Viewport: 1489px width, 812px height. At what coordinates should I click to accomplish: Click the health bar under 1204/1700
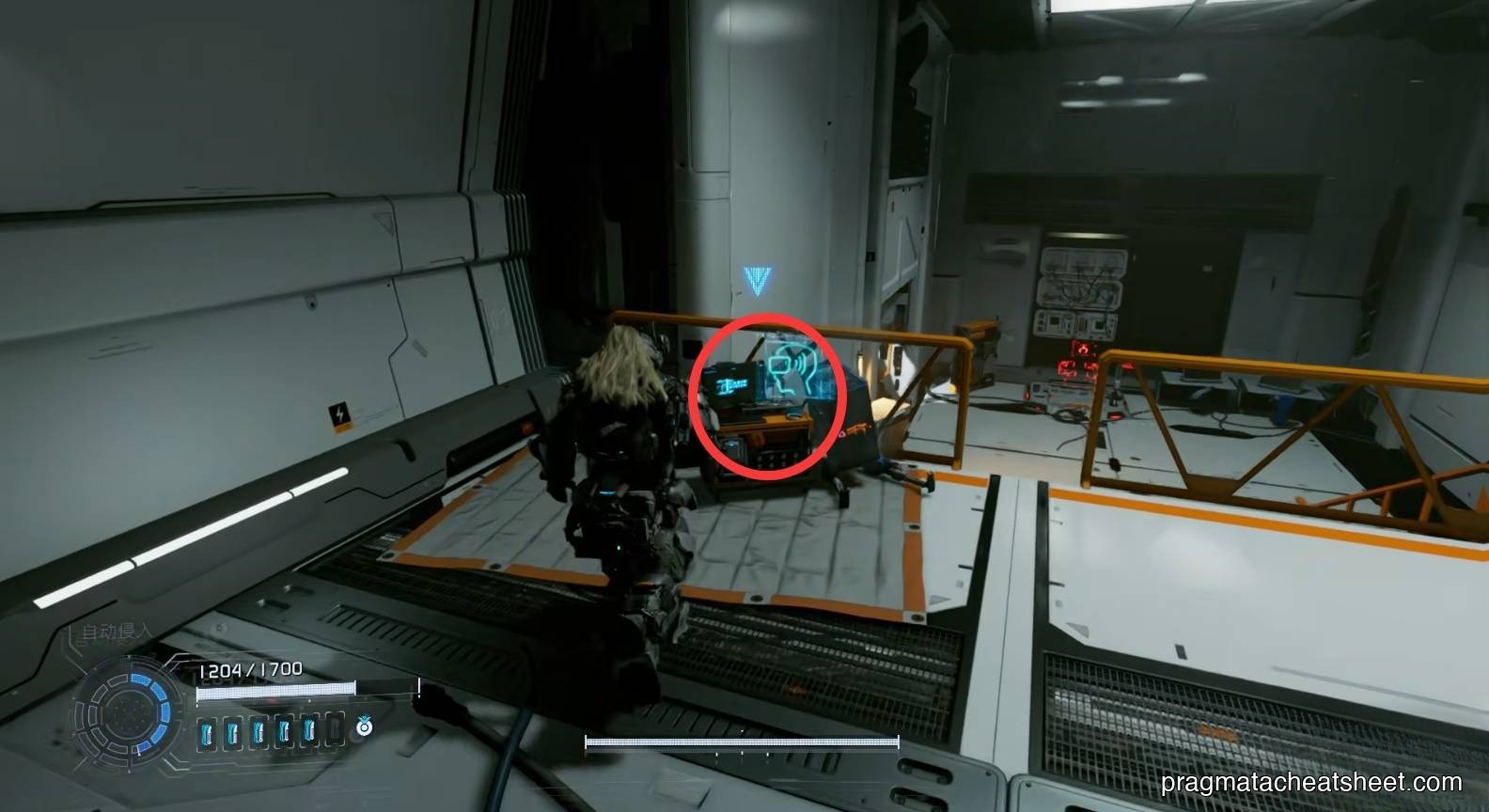point(276,691)
